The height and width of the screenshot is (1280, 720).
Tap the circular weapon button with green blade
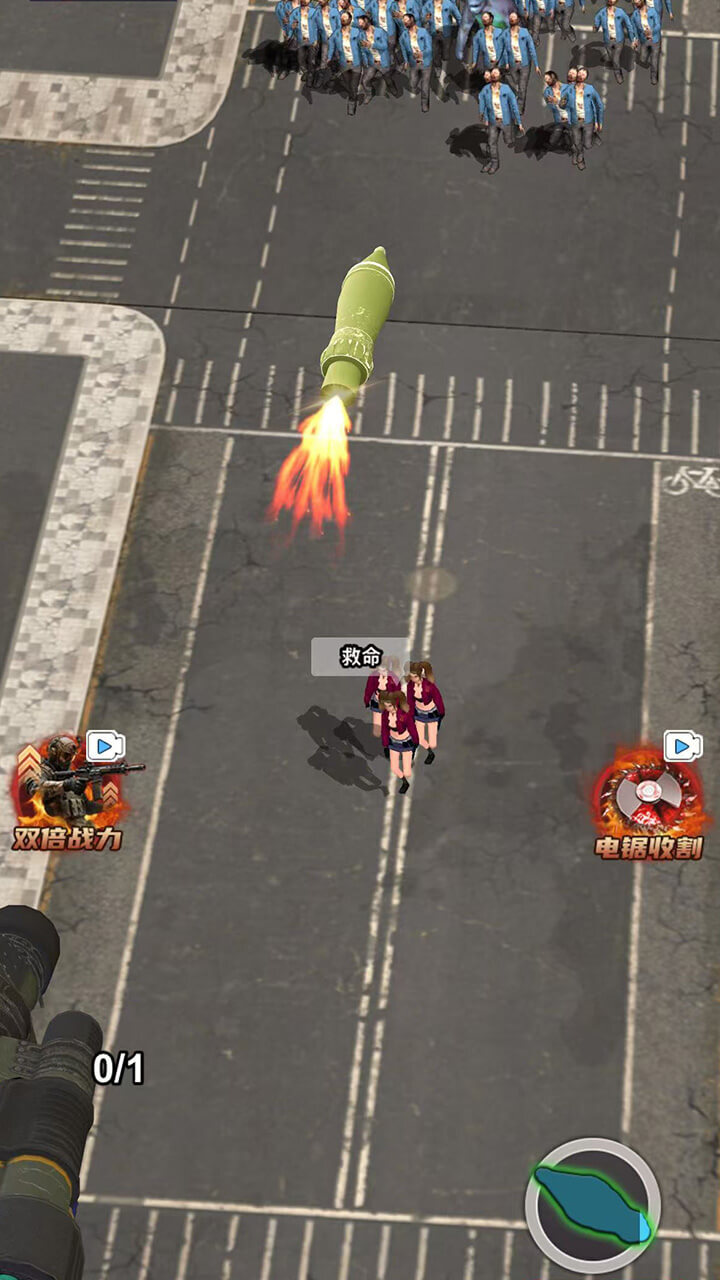tap(593, 1205)
